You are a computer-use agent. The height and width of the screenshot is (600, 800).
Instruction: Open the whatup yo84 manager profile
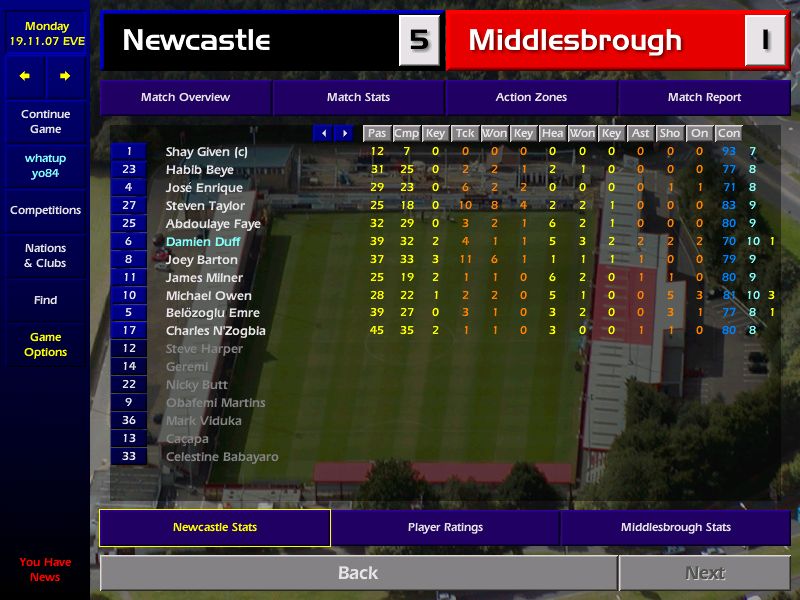[x=45, y=166]
